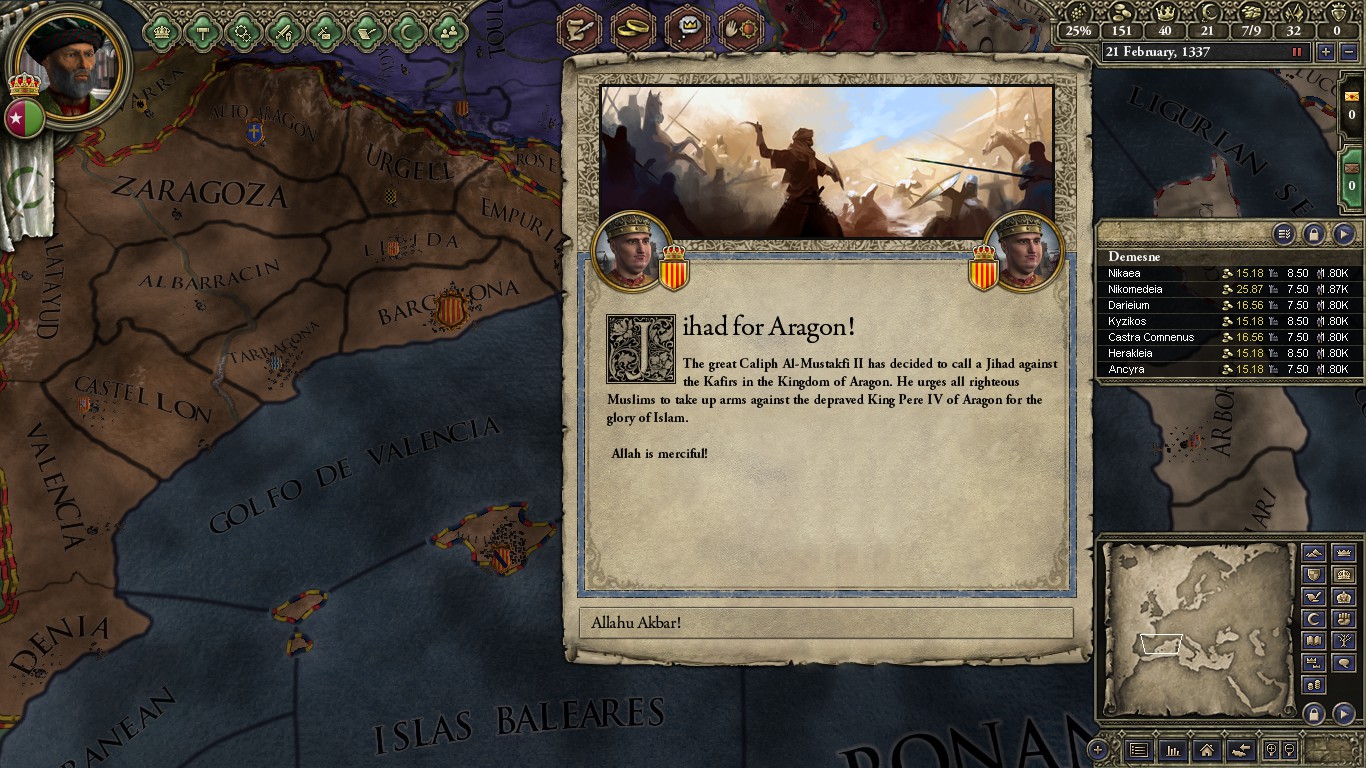This screenshot has height=768, width=1366.
Task: Go to home capital with house icon
Action: tap(1206, 749)
